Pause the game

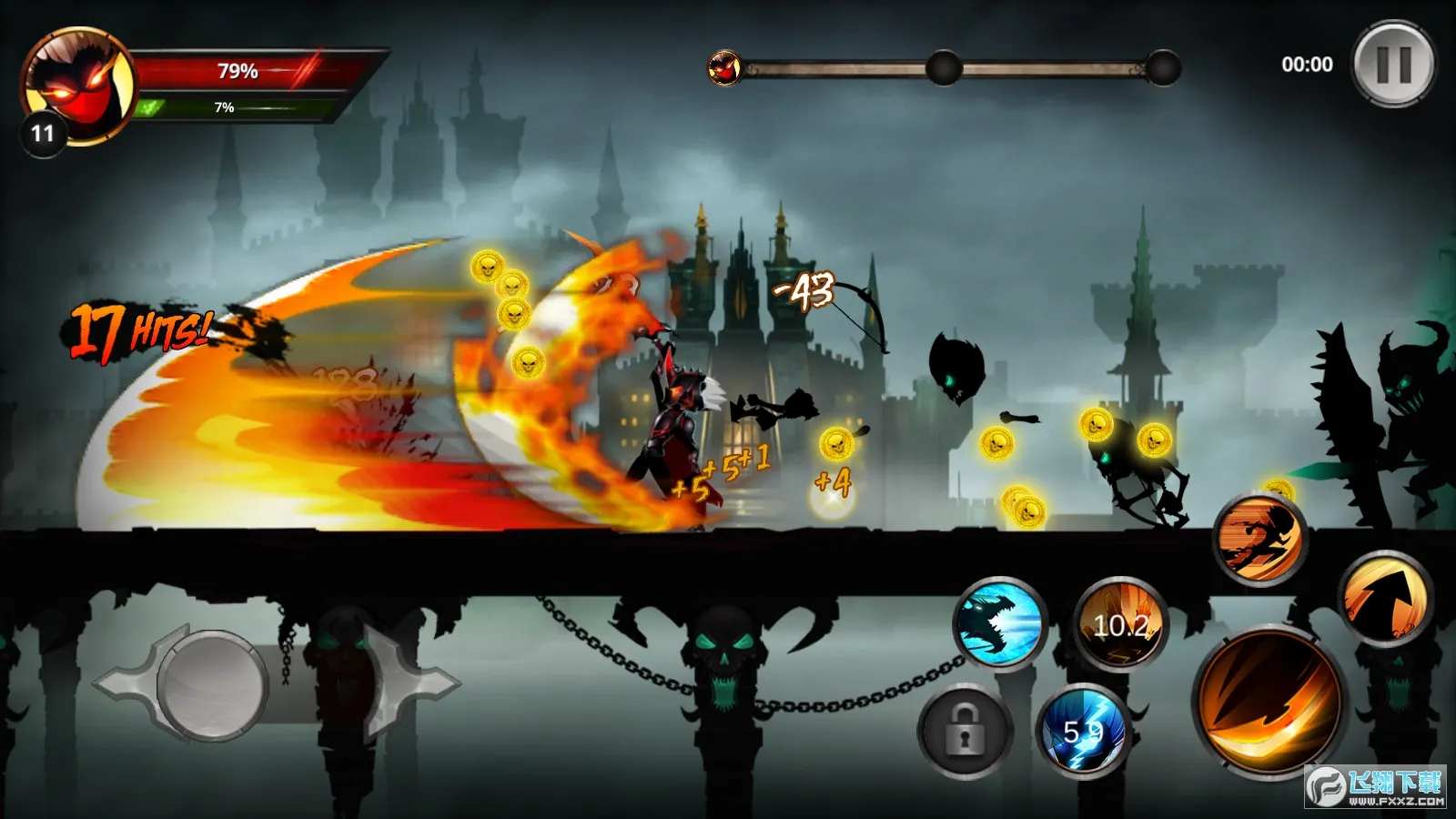point(1393,65)
